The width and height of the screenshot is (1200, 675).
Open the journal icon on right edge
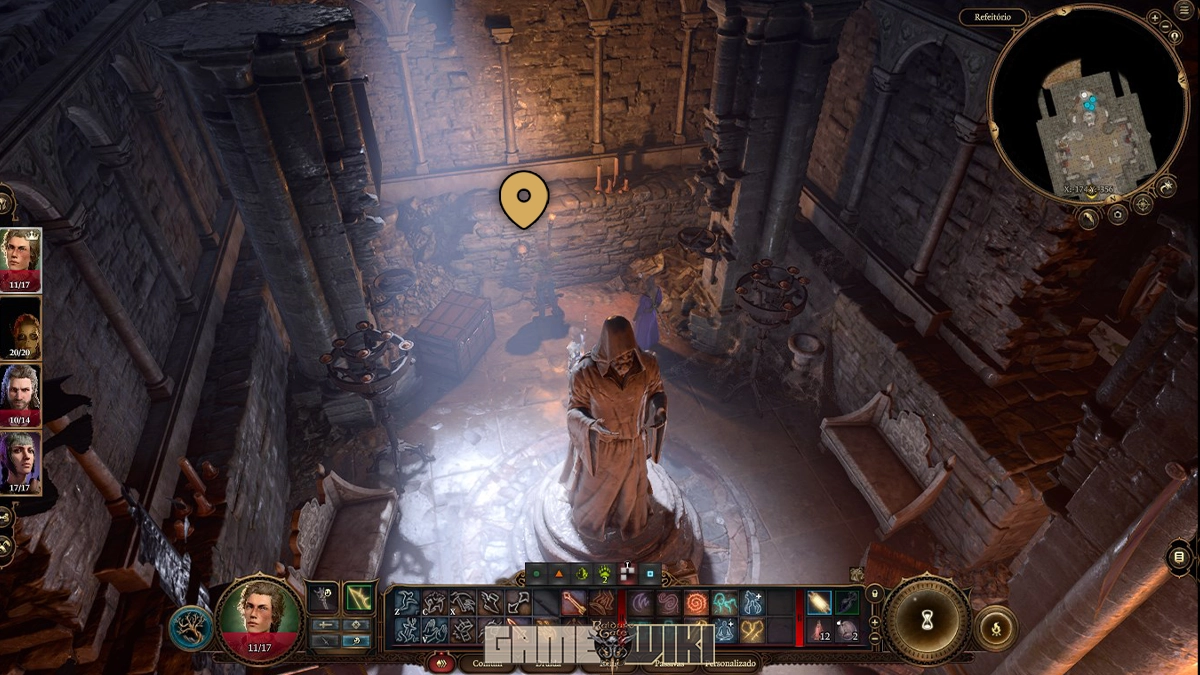point(1180,557)
